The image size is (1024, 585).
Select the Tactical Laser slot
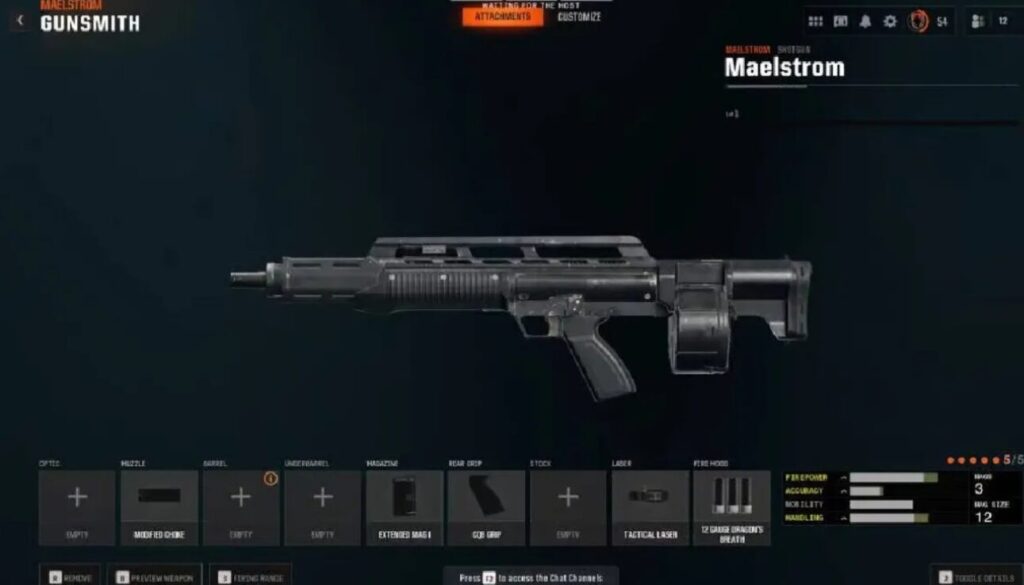pos(650,507)
